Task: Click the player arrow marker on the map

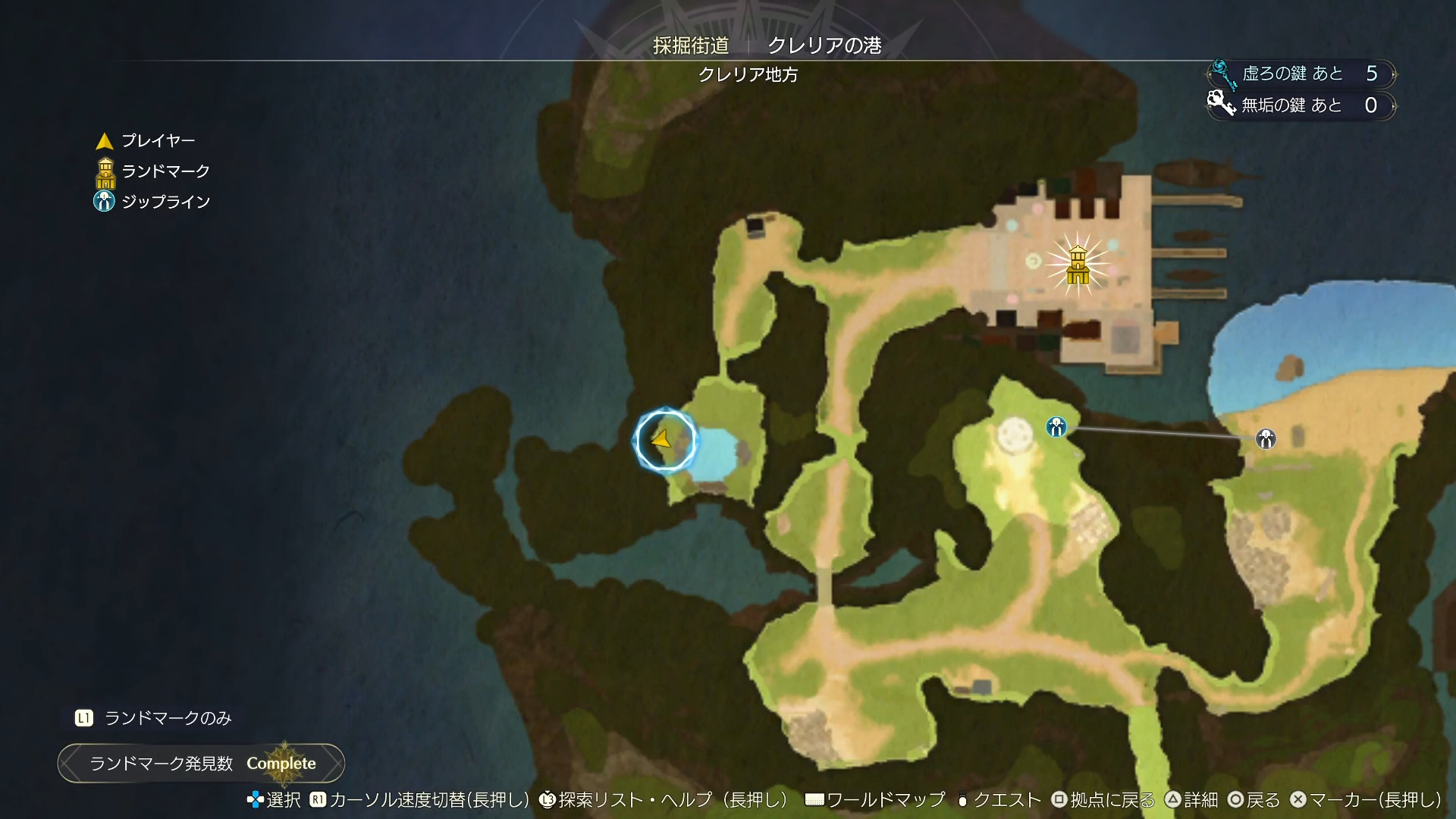Action: click(661, 439)
